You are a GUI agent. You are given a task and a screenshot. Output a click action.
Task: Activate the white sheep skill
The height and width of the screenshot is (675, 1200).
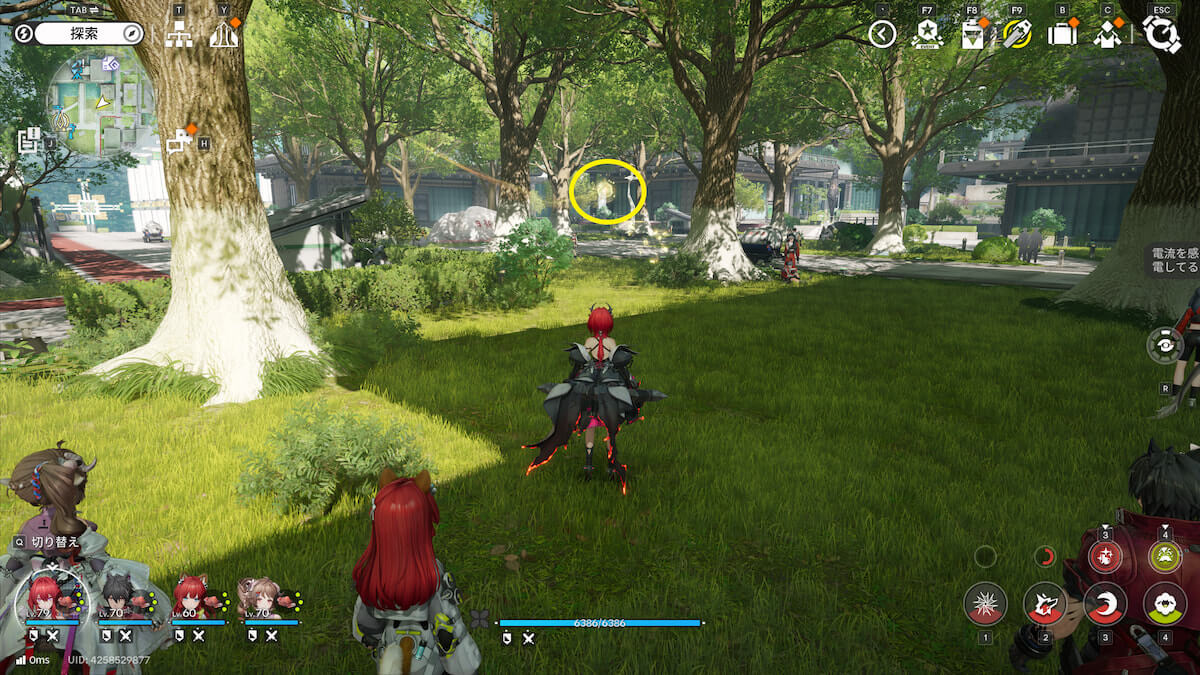click(1164, 603)
